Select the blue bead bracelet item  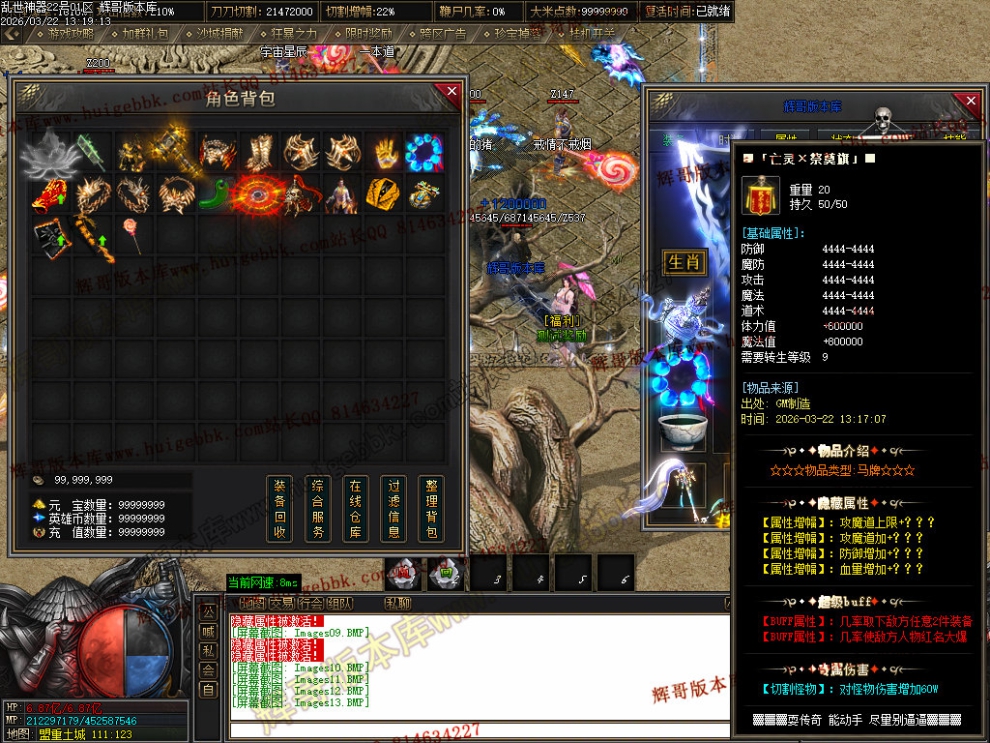[424, 151]
